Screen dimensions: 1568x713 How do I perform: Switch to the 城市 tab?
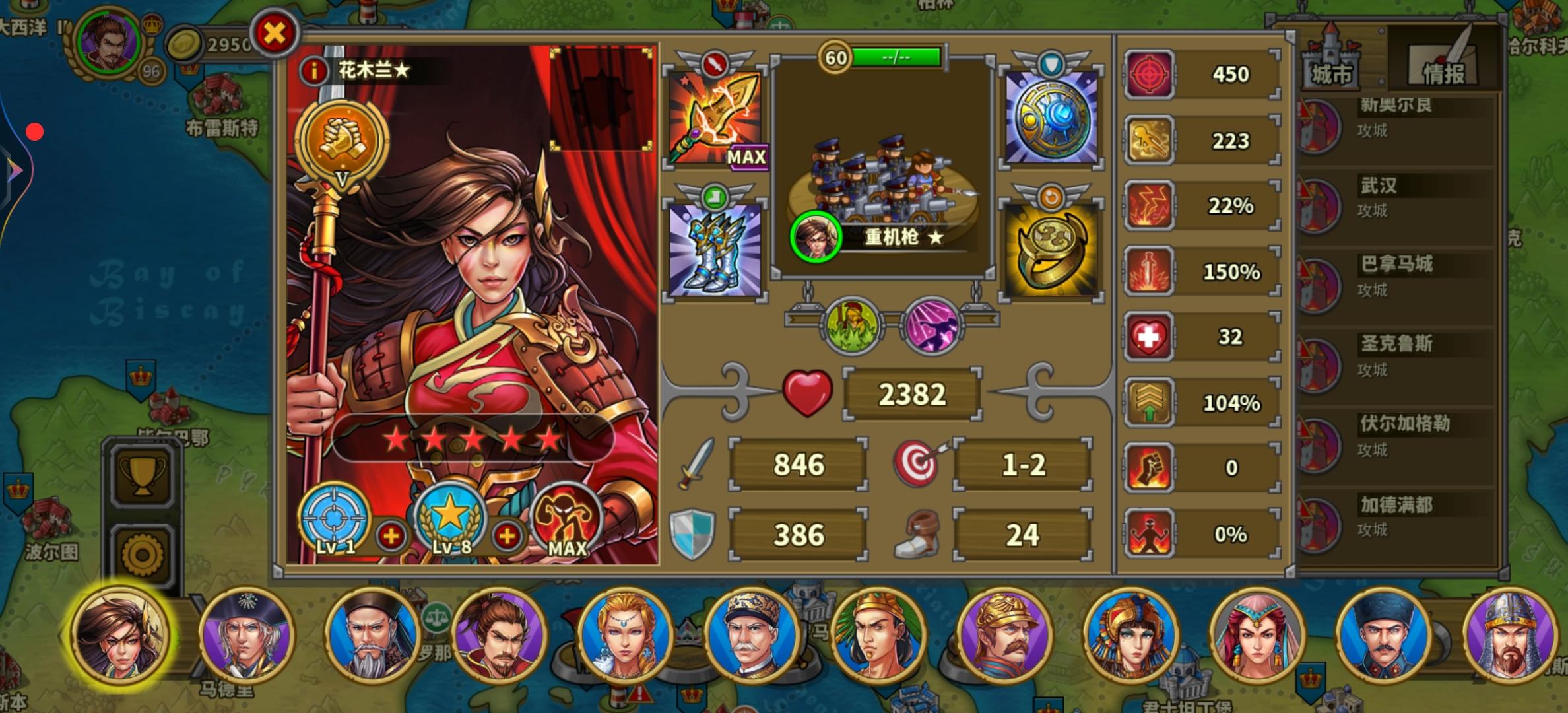click(1332, 68)
